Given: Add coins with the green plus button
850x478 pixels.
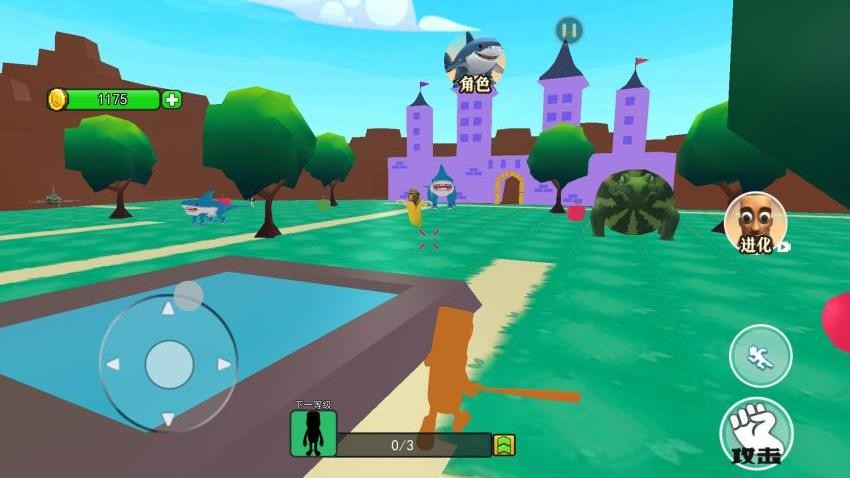Looking at the screenshot, I should pyautogui.click(x=172, y=99).
